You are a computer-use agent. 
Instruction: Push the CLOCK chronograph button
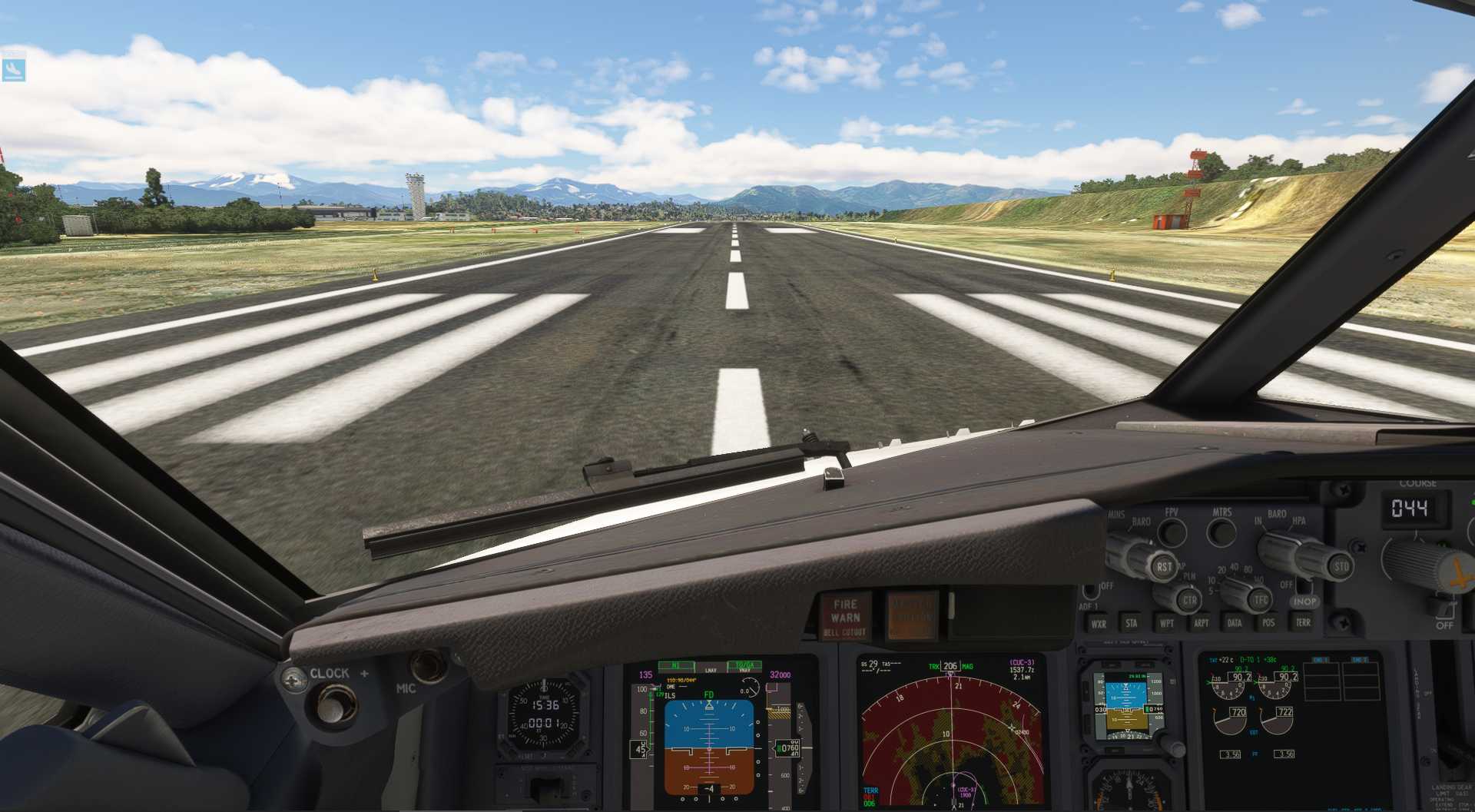point(331,704)
